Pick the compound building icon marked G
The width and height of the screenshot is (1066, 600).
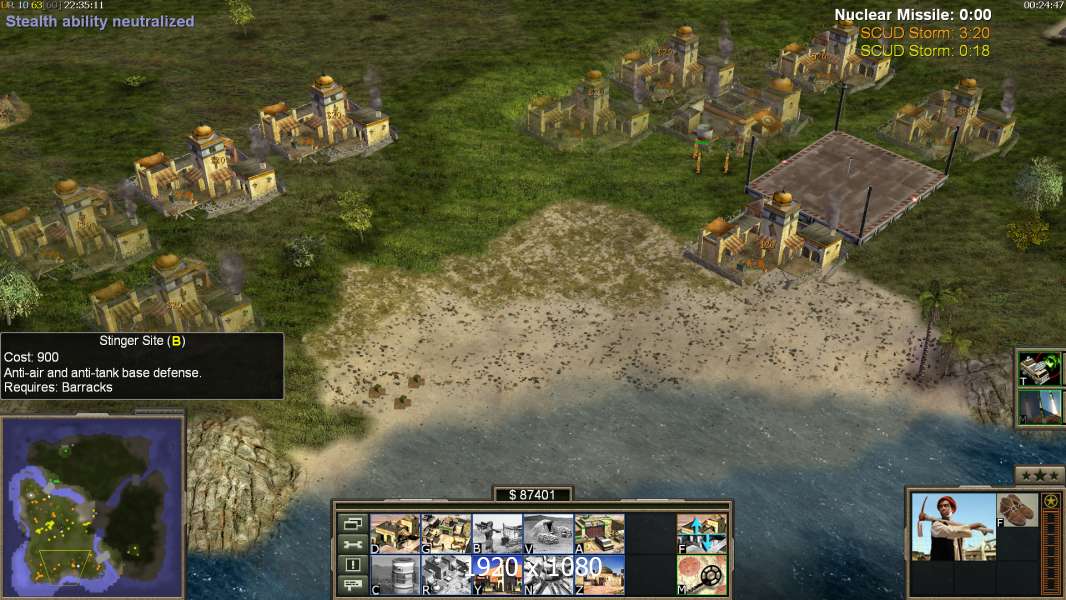pos(446,533)
